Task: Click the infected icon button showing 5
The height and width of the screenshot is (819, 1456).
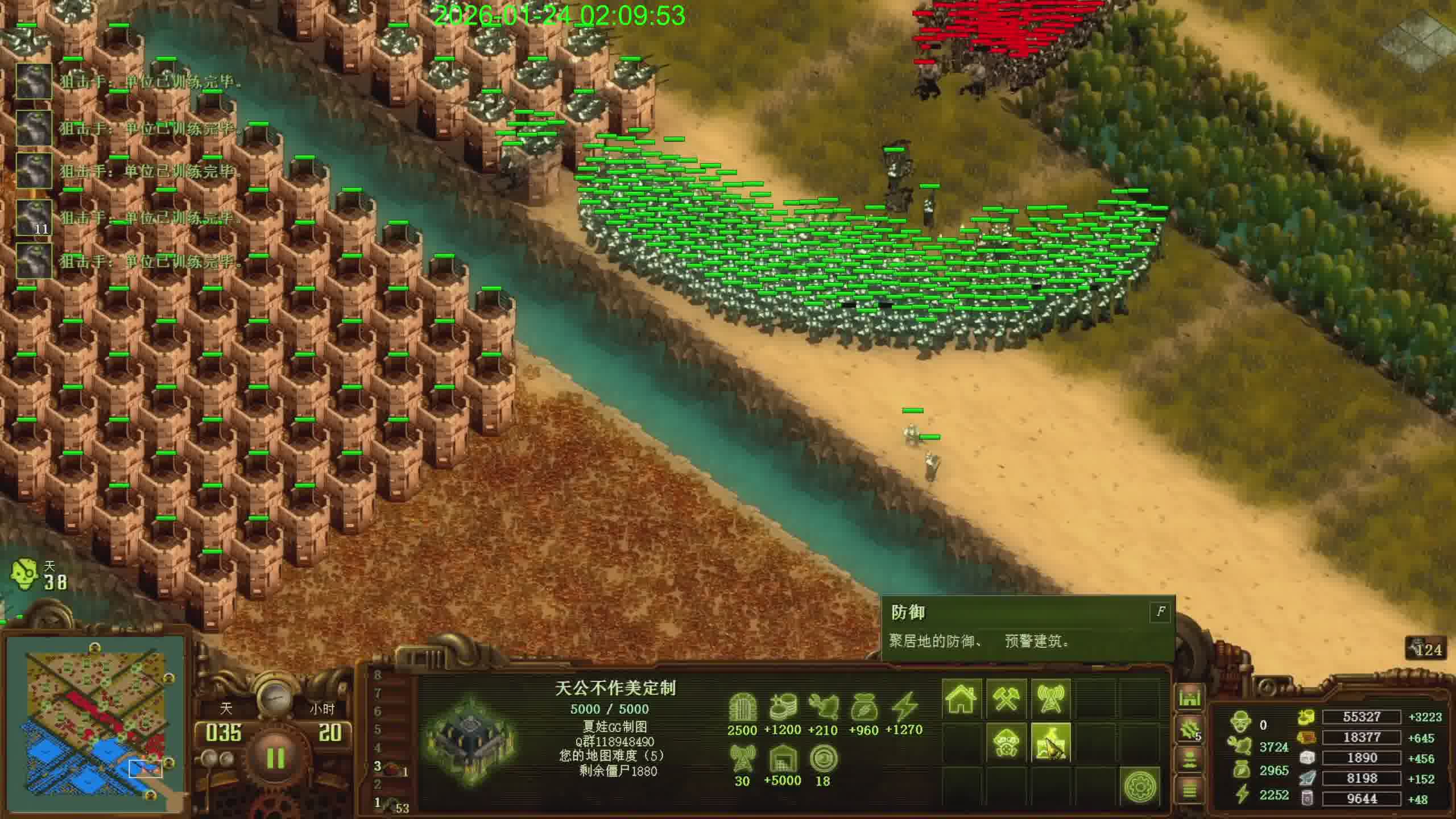Action: 1189,730
